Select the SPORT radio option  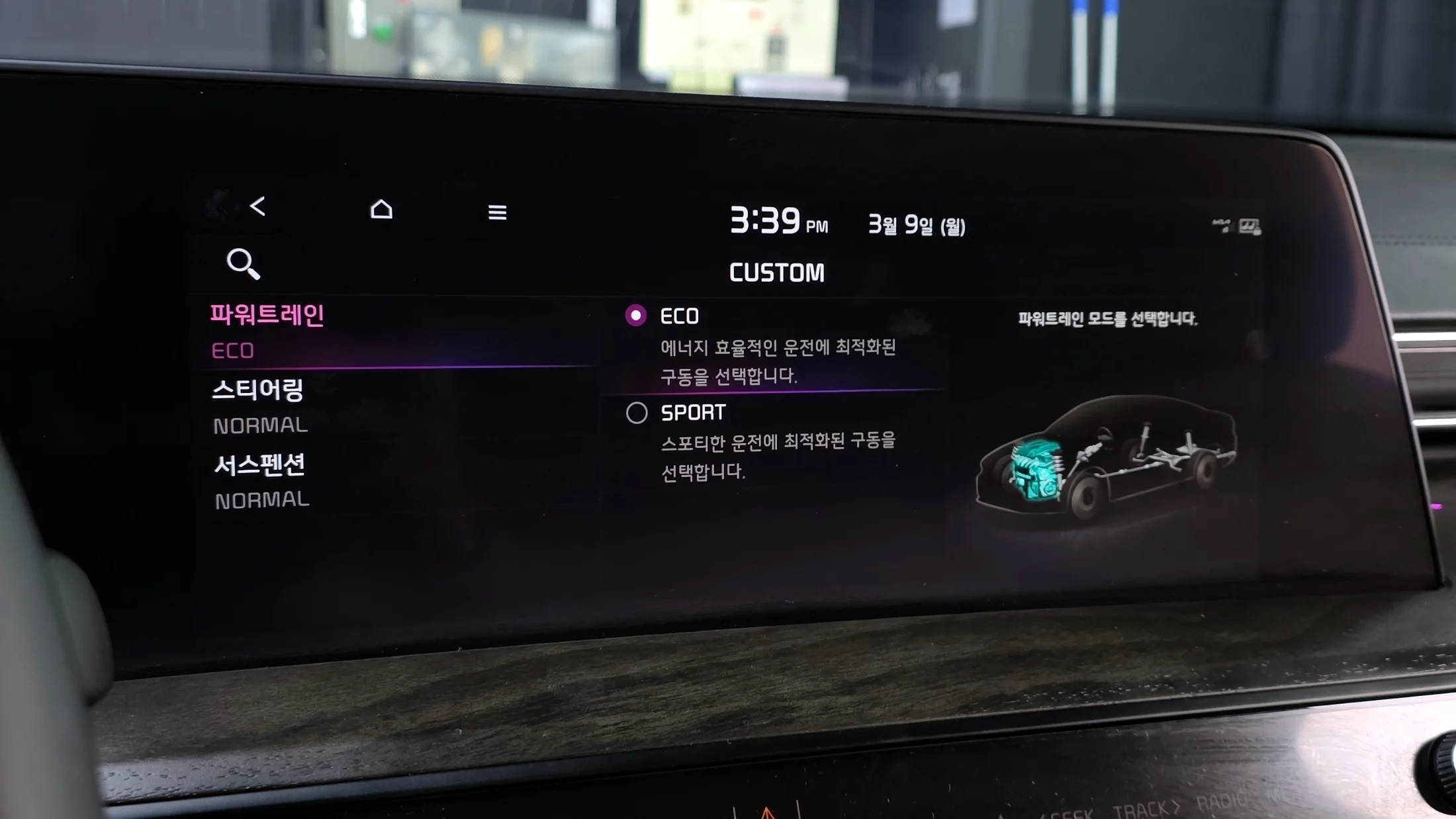[637, 413]
